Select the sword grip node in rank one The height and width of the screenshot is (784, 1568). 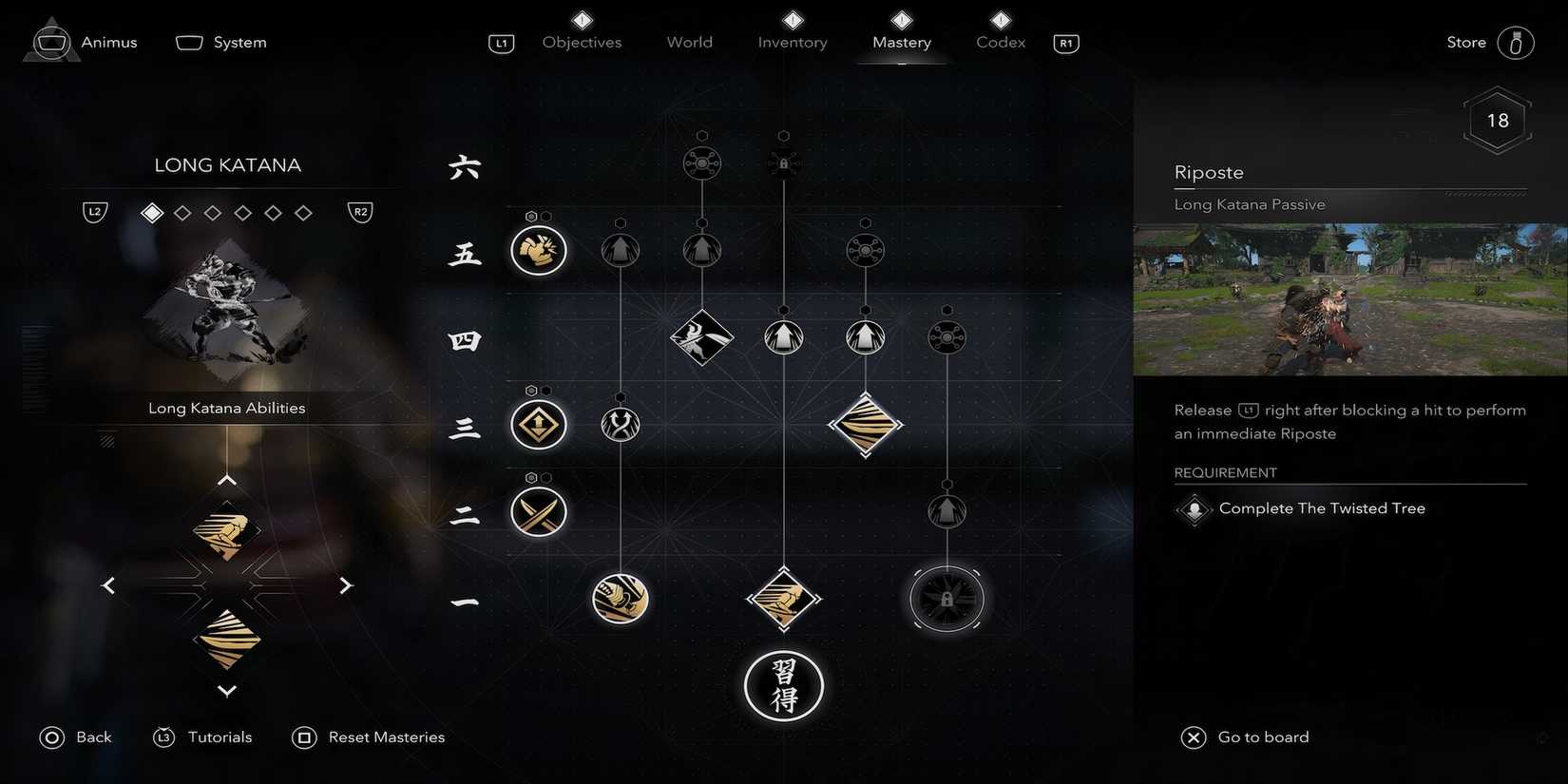click(x=620, y=599)
